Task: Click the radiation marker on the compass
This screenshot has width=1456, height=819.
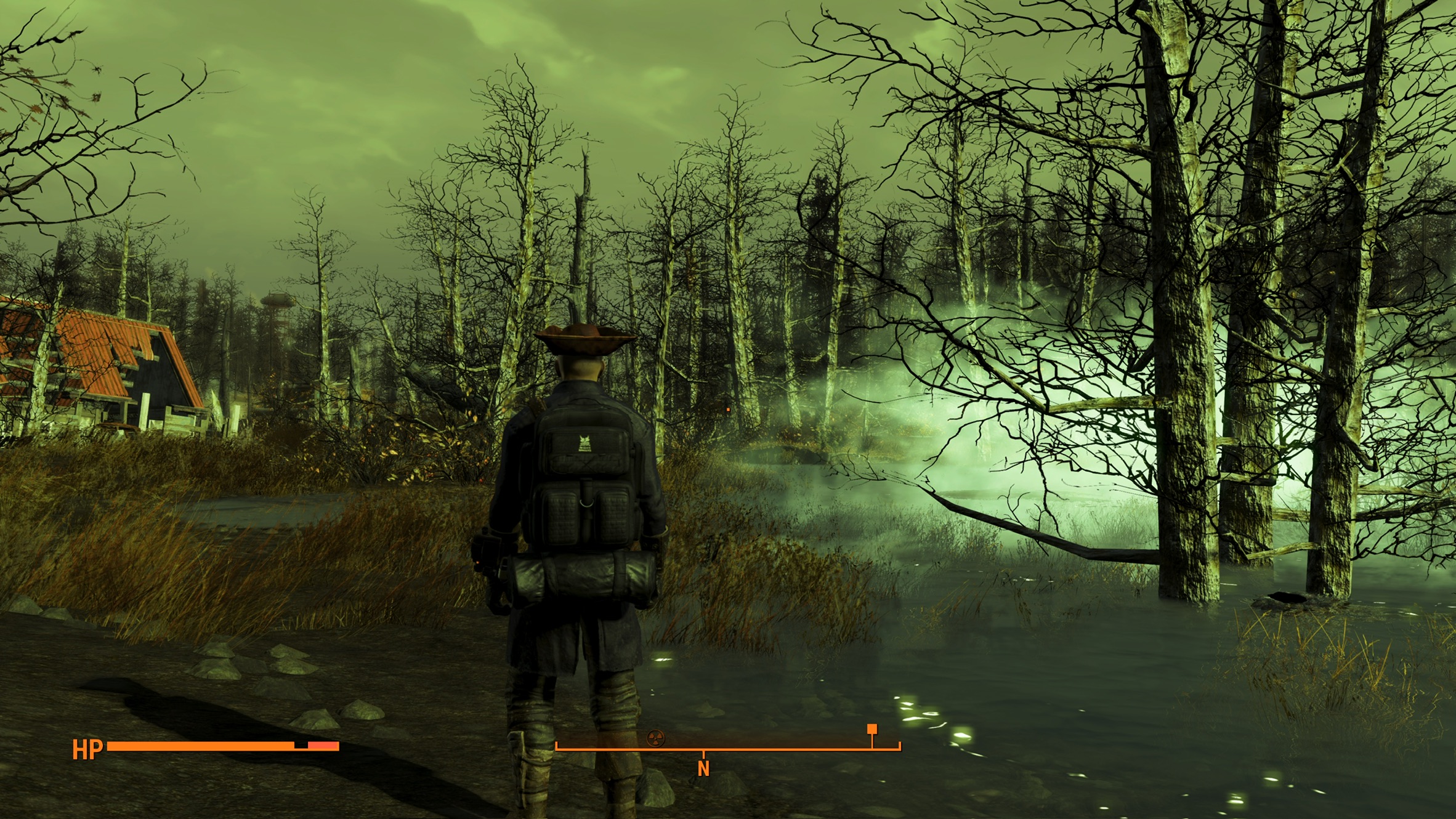Action: (655, 737)
